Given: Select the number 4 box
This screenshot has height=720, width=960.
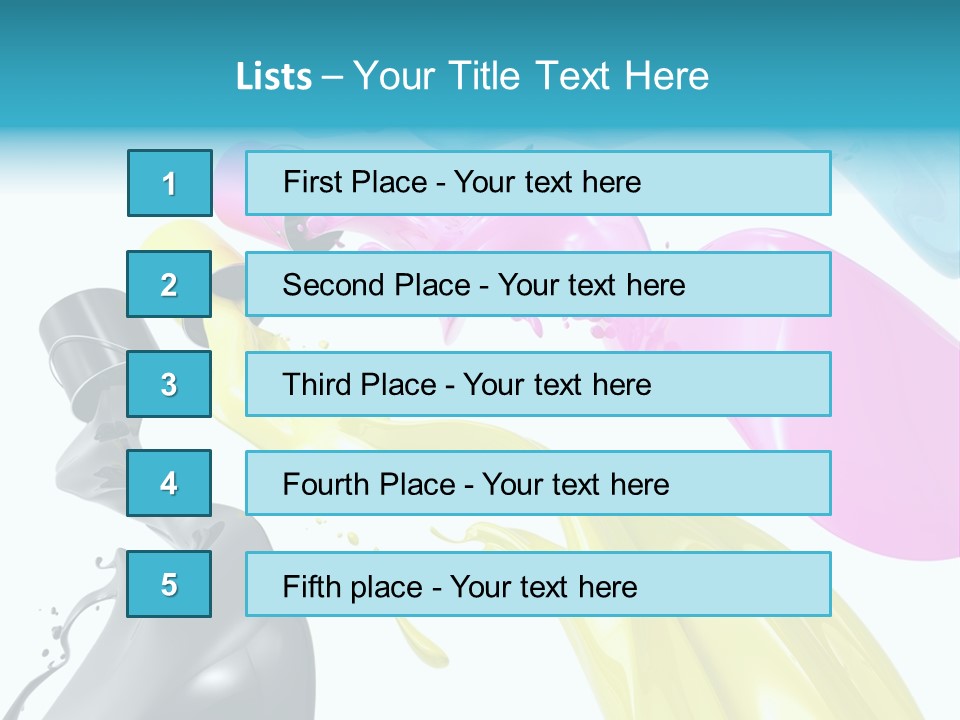Looking at the screenshot, I should pyautogui.click(x=170, y=483).
